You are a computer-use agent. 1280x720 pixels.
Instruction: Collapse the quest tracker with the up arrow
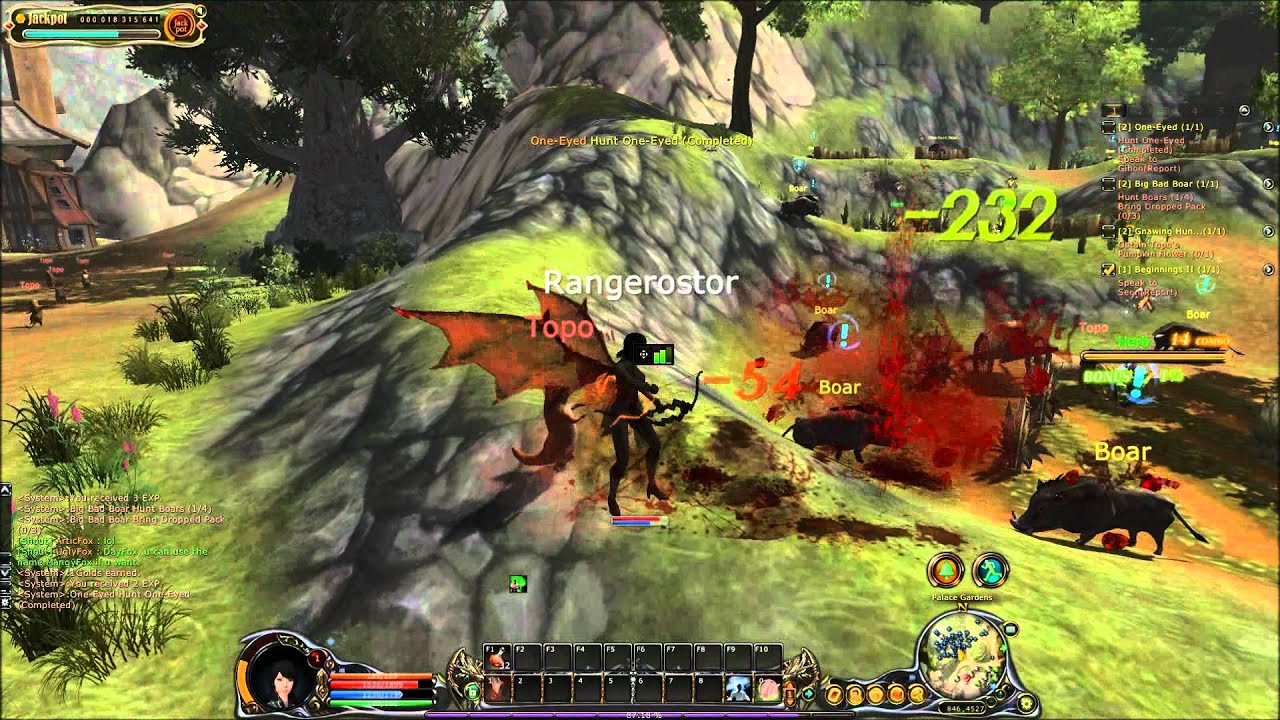pyautogui.click(x=1243, y=111)
